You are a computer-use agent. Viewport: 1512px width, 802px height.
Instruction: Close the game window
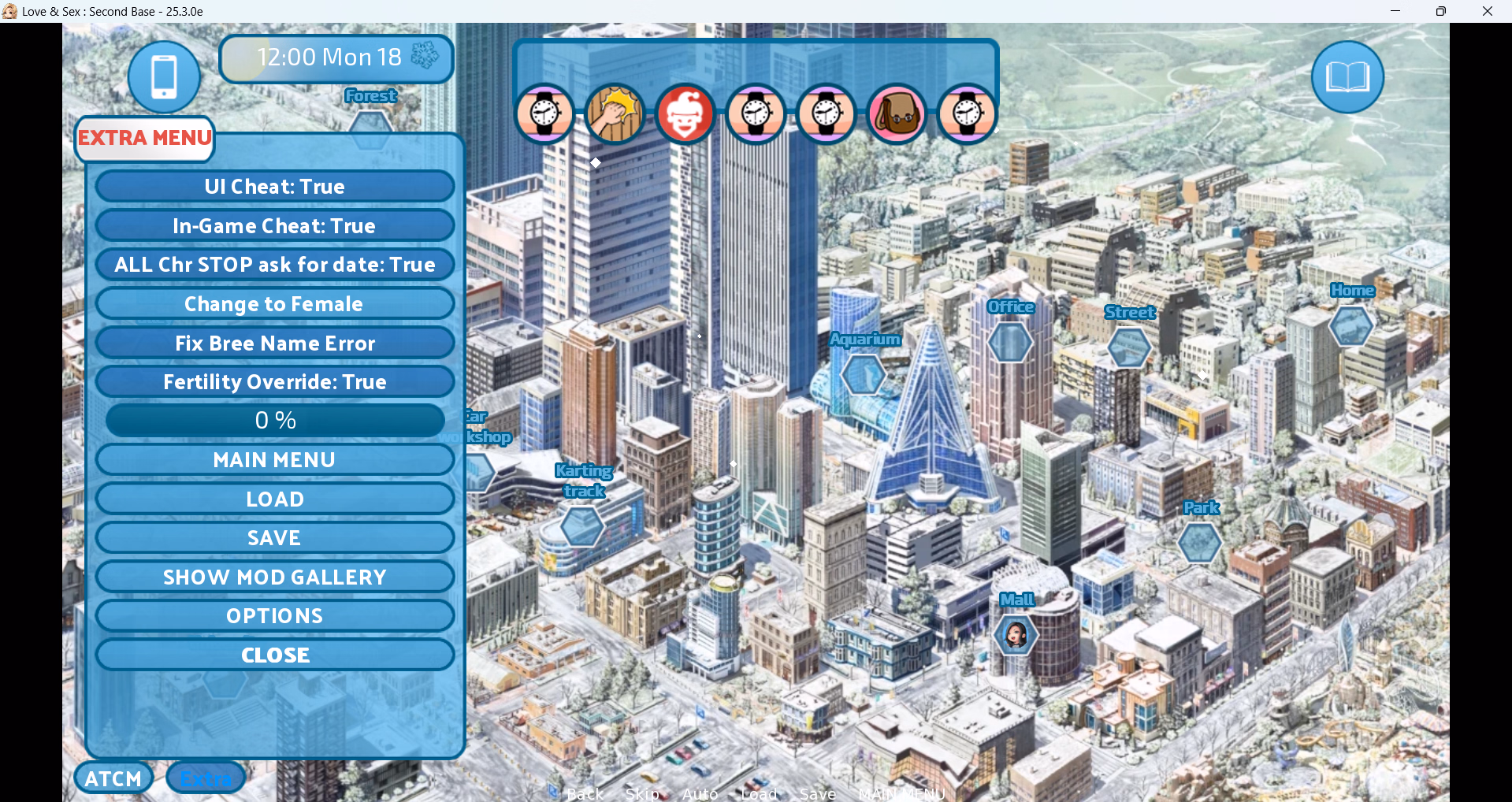(x=1488, y=11)
